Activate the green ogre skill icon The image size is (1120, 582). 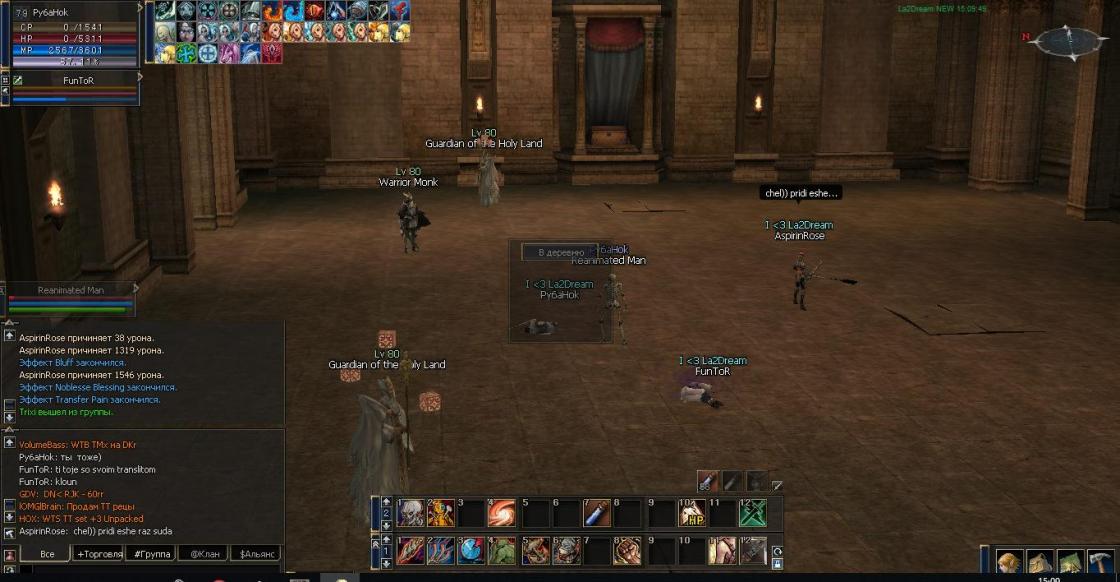(x=502, y=551)
